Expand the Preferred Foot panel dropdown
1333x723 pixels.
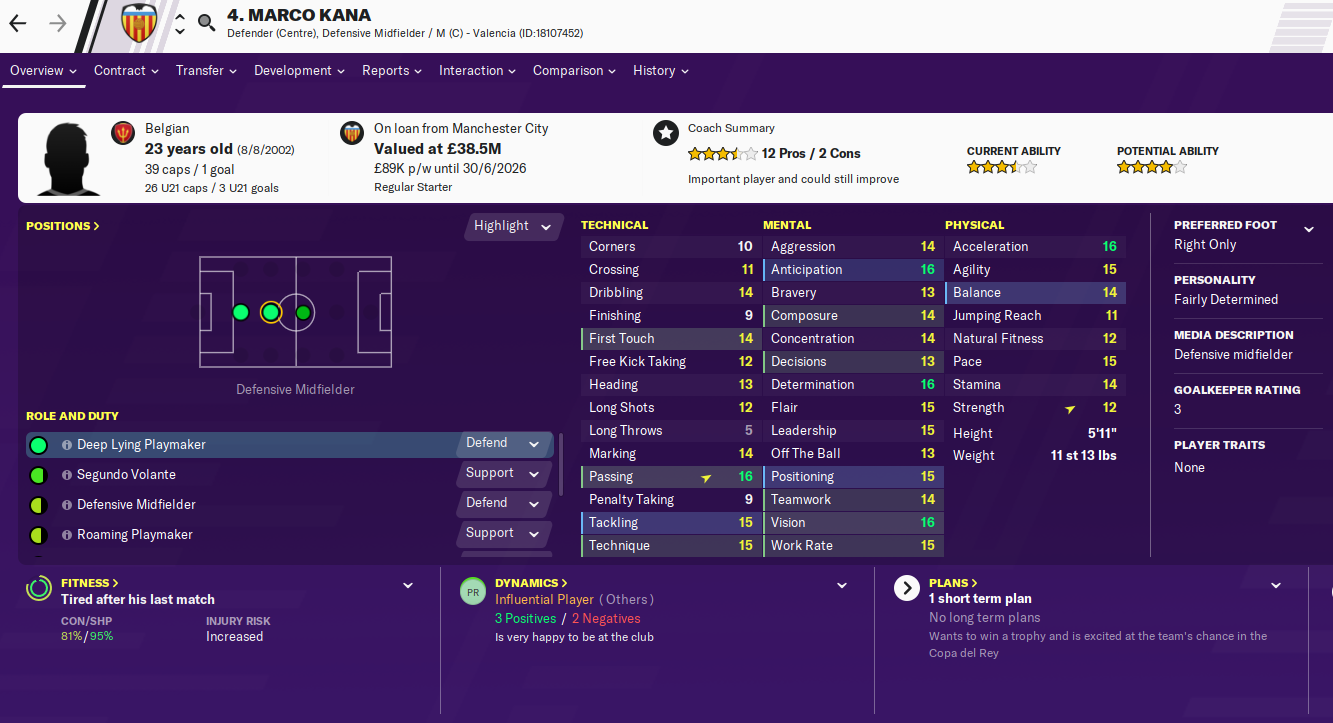click(x=1308, y=229)
